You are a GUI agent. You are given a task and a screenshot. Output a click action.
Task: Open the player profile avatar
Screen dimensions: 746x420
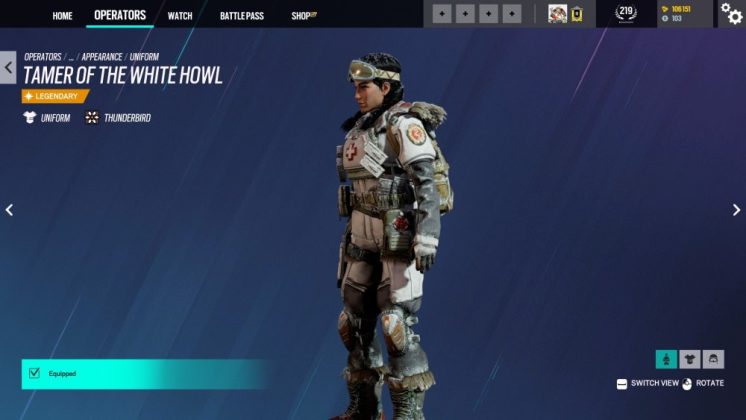point(558,14)
